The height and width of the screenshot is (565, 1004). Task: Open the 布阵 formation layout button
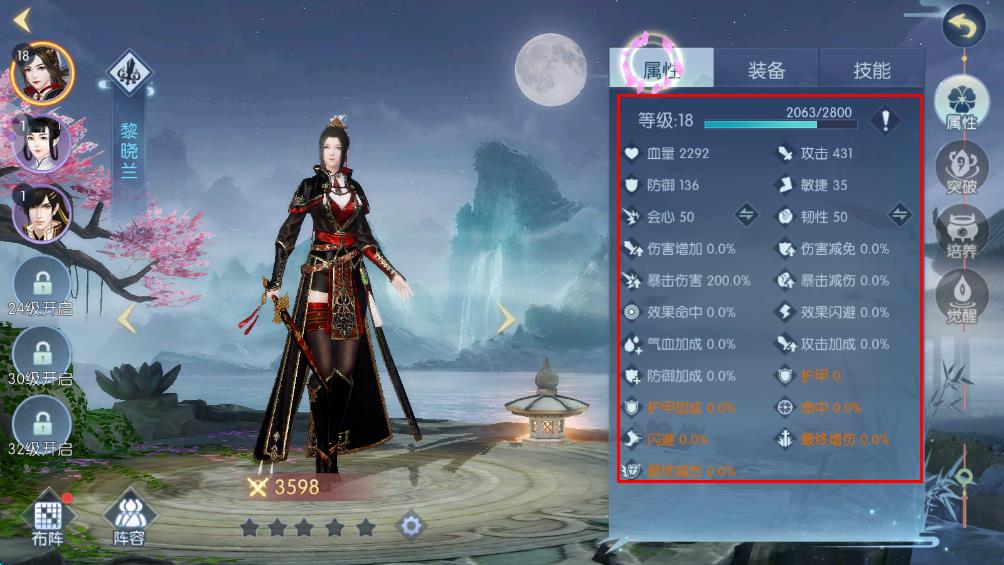click(48, 519)
